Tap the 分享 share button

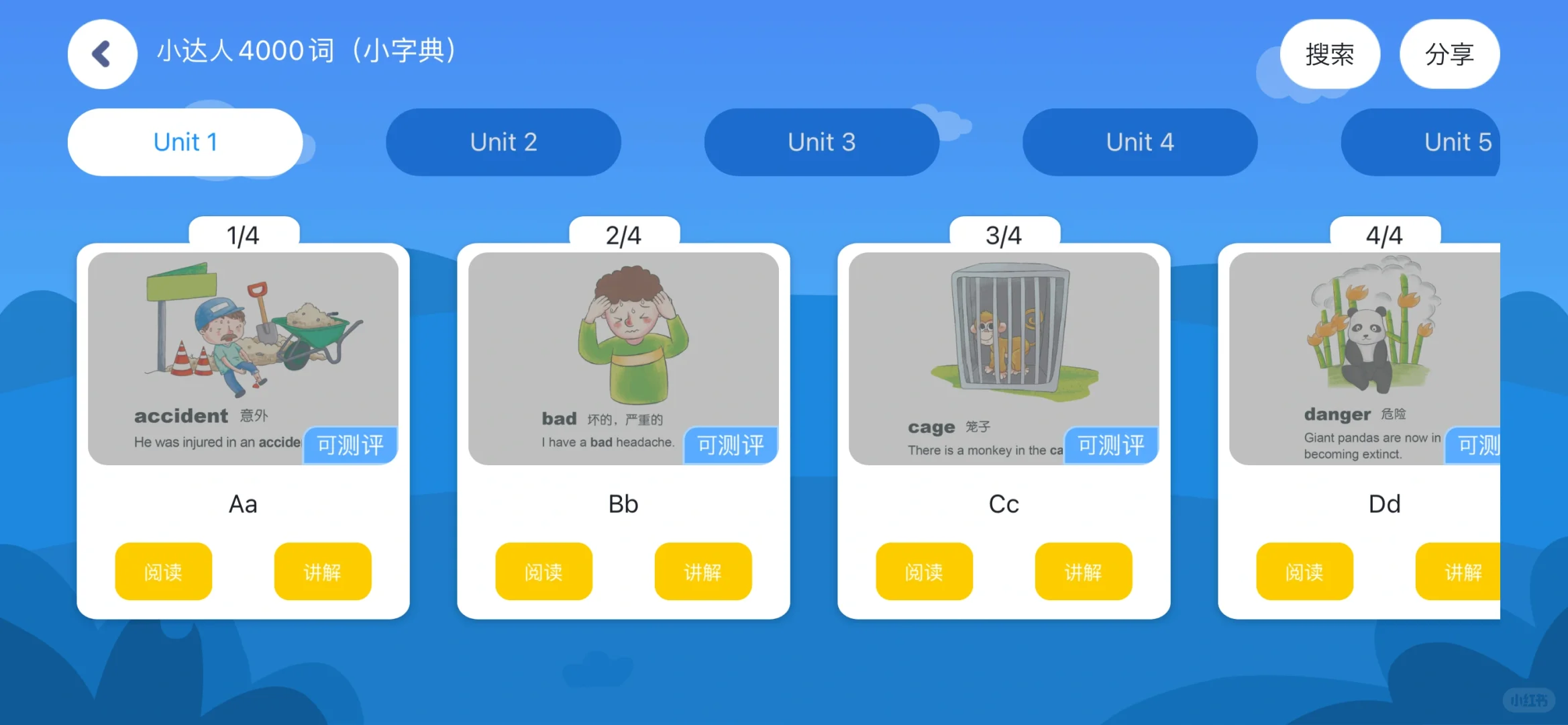pyautogui.click(x=1449, y=54)
